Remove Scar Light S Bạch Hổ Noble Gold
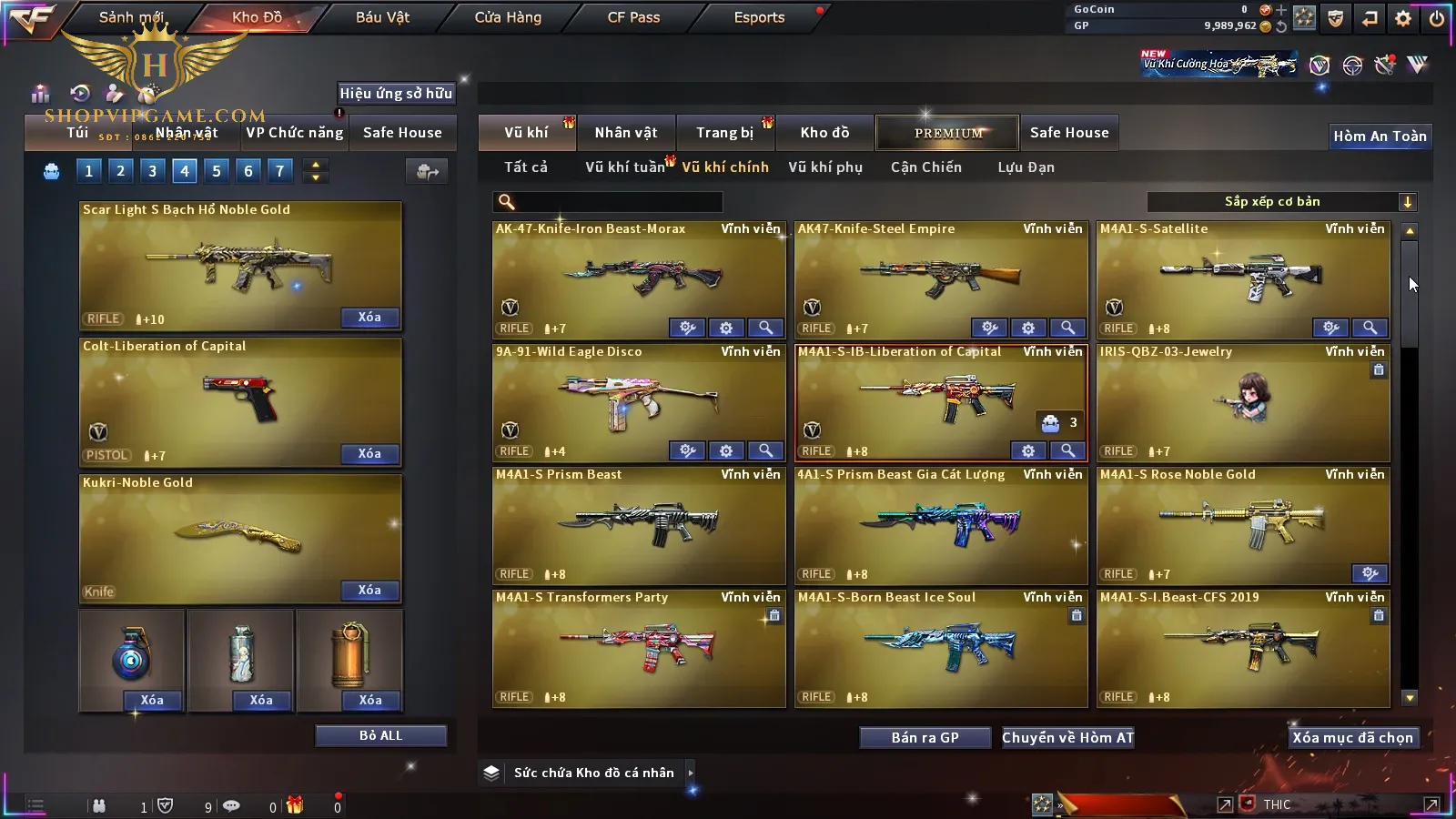This screenshot has height=819, width=1456. (369, 318)
